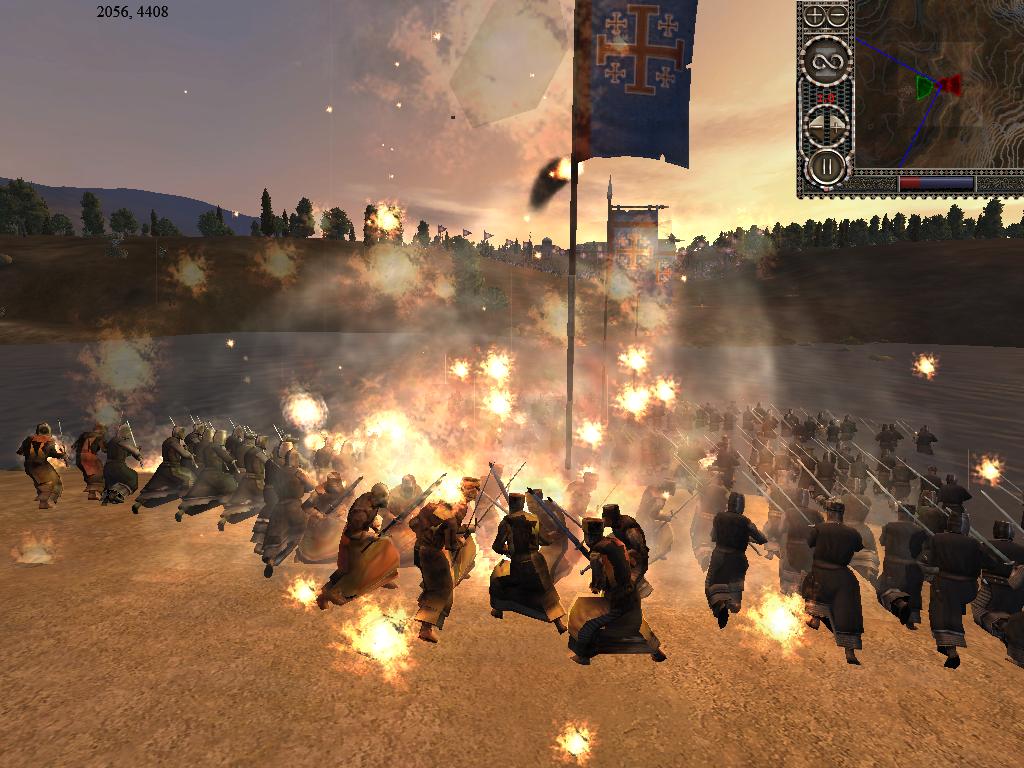Zoom in the minimap with the plus button
Viewport: 1024px width, 768px height.
click(816, 16)
